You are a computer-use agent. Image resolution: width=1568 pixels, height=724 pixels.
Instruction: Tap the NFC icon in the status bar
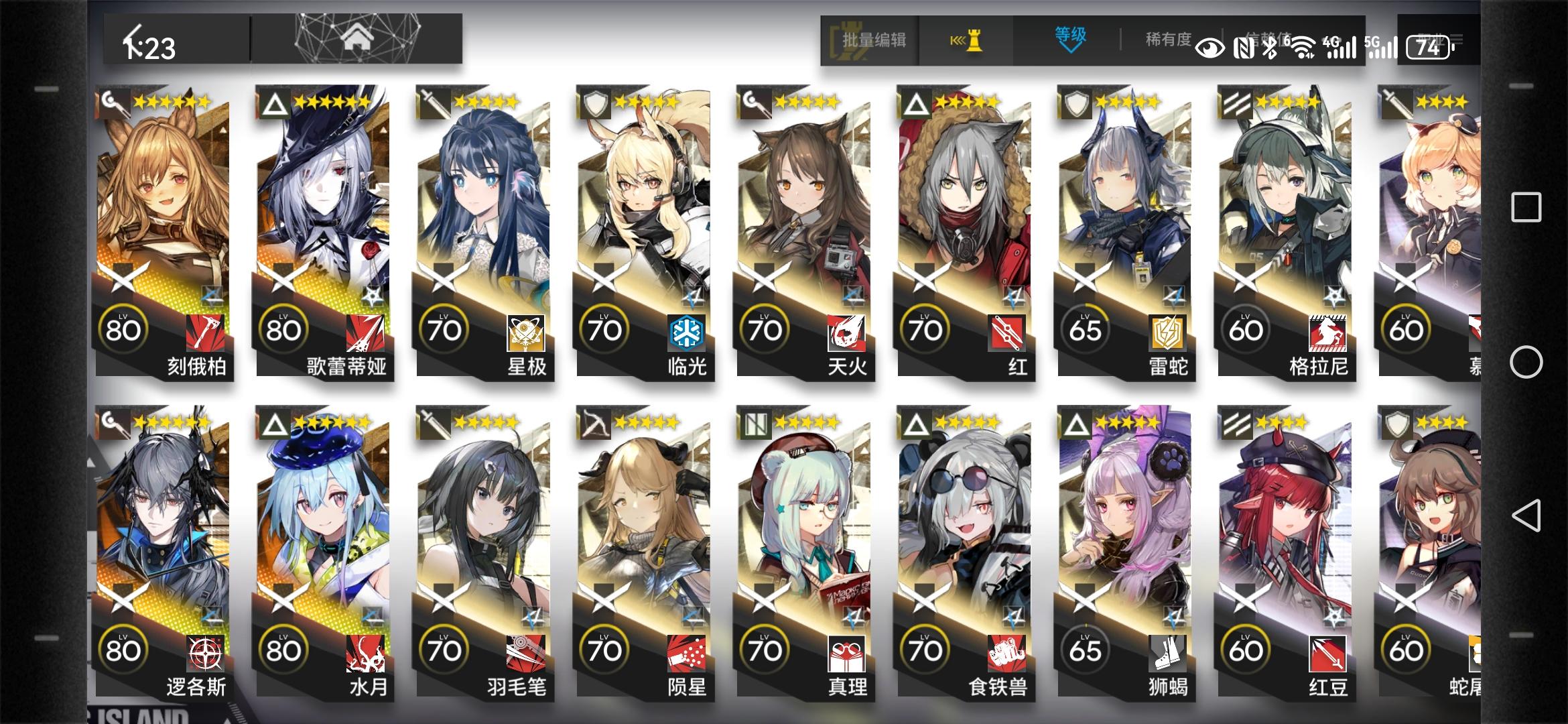[1243, 47]
